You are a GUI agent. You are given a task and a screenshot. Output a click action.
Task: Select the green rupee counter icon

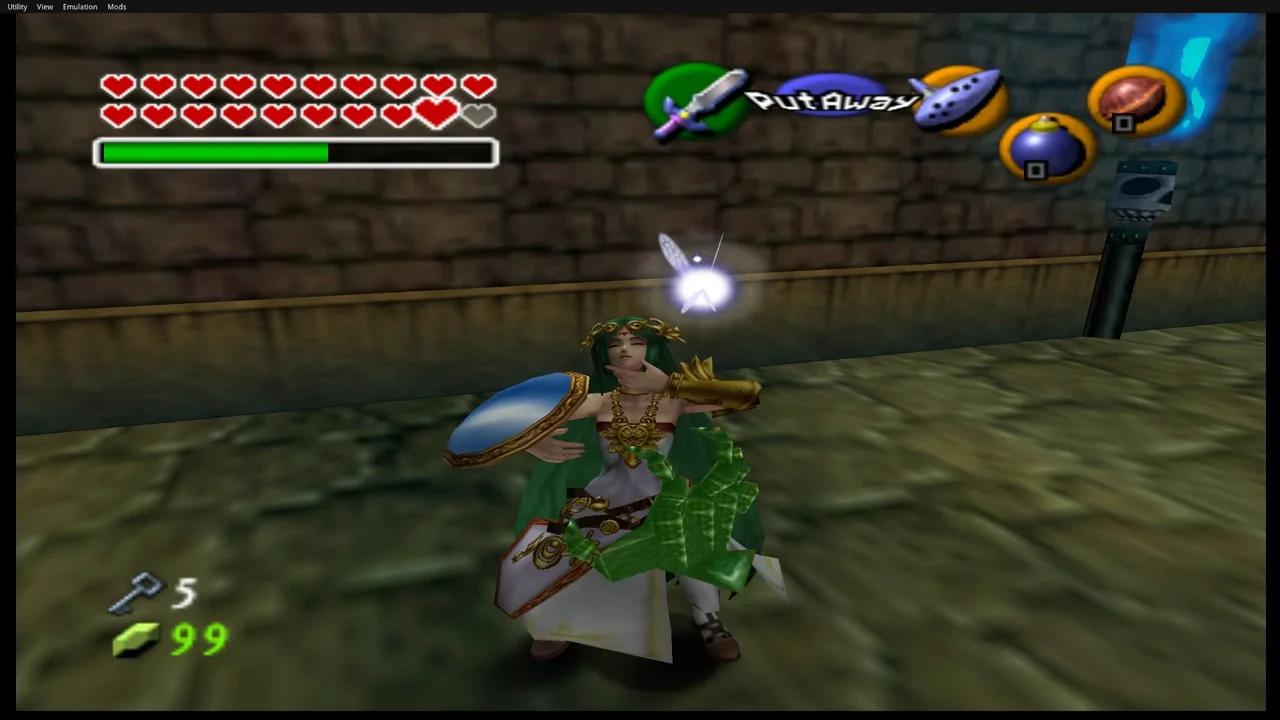pos(138,640)
